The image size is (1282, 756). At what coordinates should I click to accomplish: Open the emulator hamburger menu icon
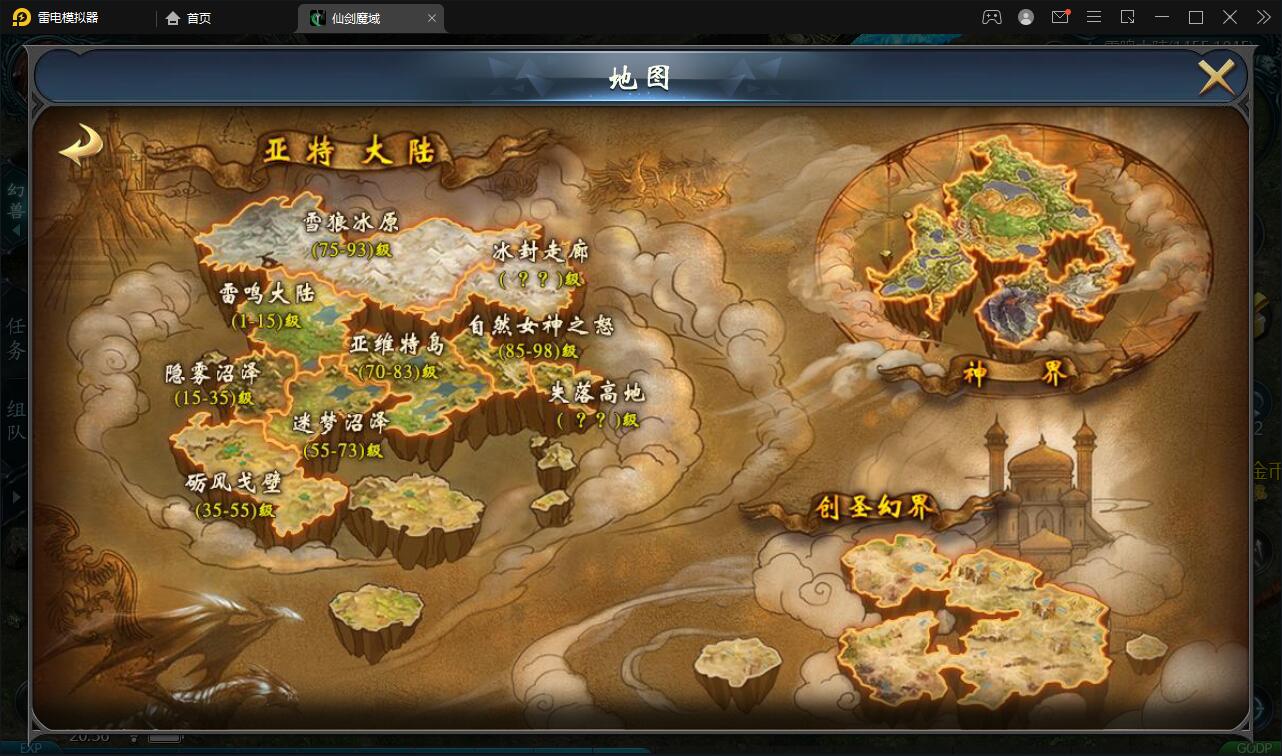pos(1093,17)
